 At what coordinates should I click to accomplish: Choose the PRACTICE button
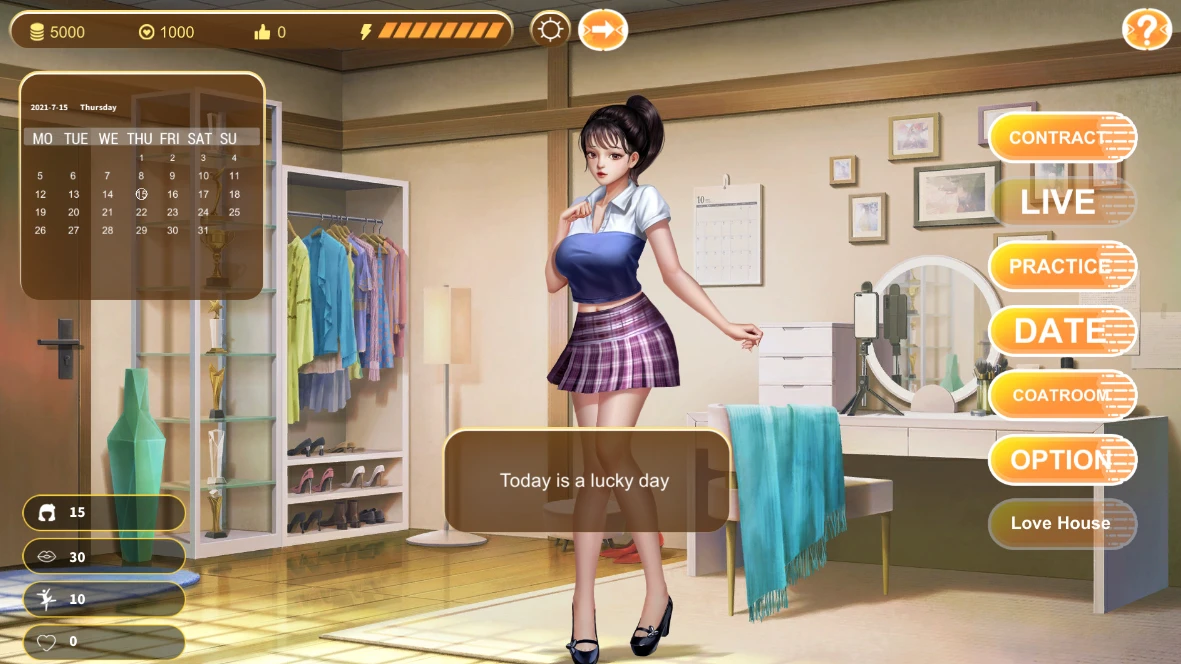(x=1062, y=266)
